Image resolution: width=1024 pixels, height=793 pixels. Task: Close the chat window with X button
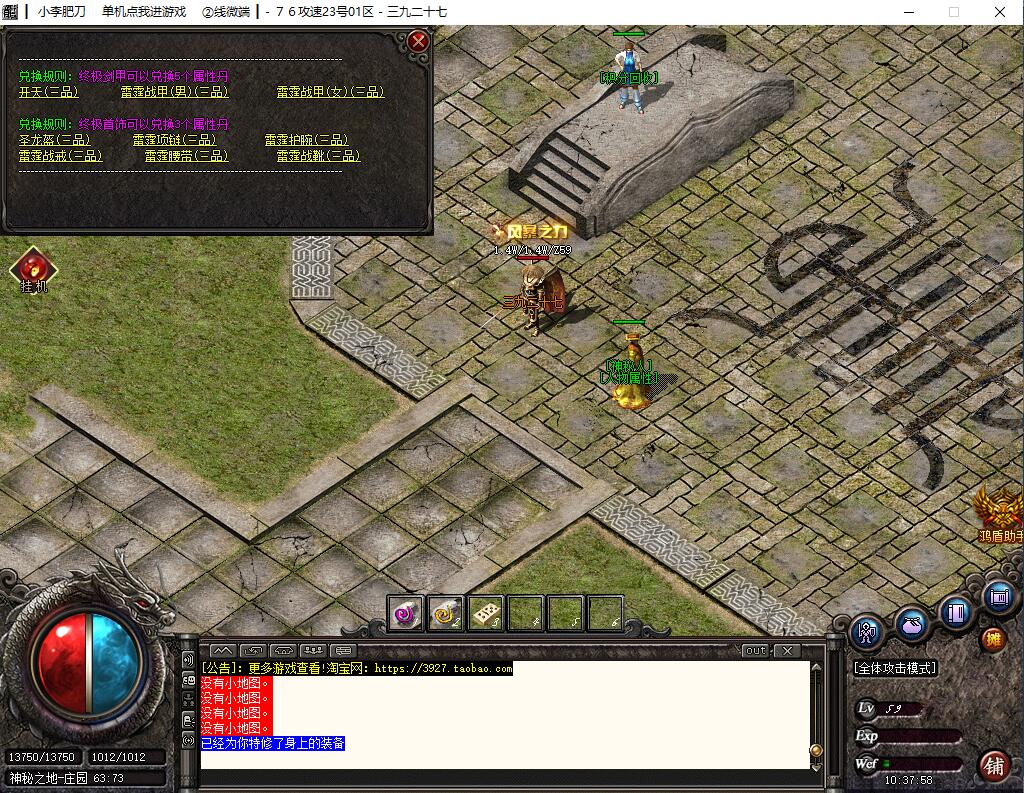(x=787, y=651)
